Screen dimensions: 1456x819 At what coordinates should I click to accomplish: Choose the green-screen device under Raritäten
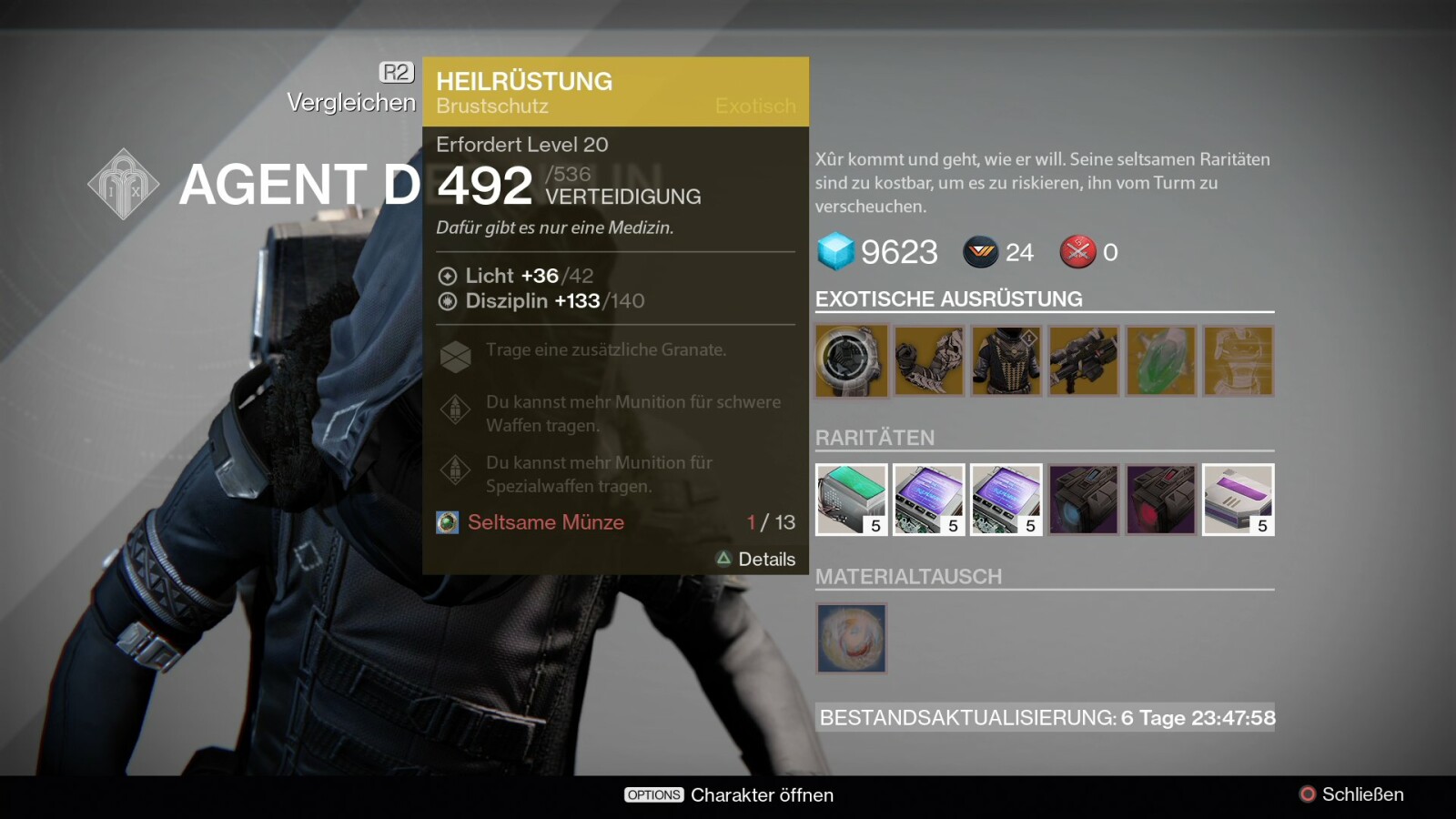pos(851,500)
